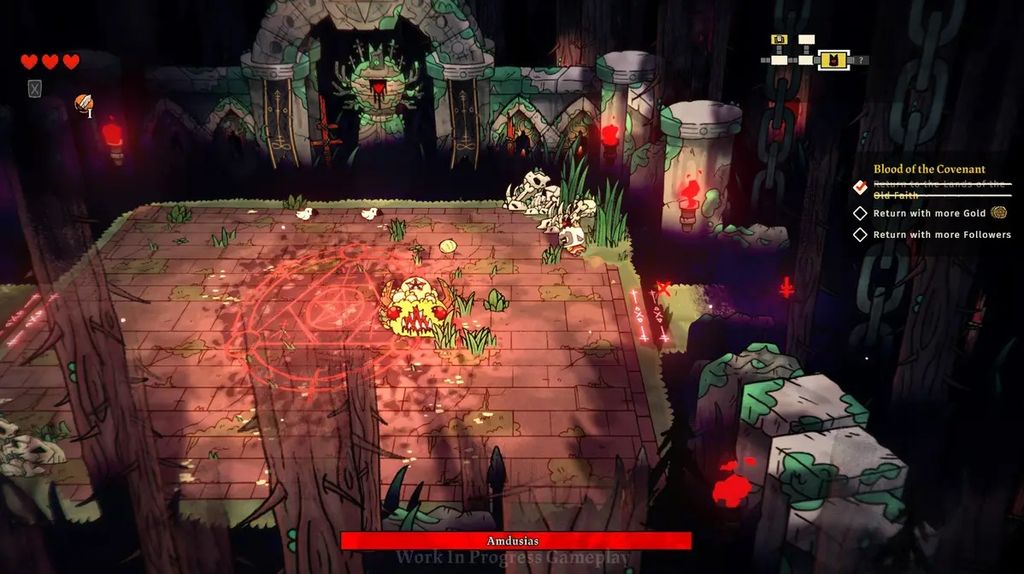Select the Return with more Gold objective
This screenshot has width=1024, height=574.
(929, 213)
